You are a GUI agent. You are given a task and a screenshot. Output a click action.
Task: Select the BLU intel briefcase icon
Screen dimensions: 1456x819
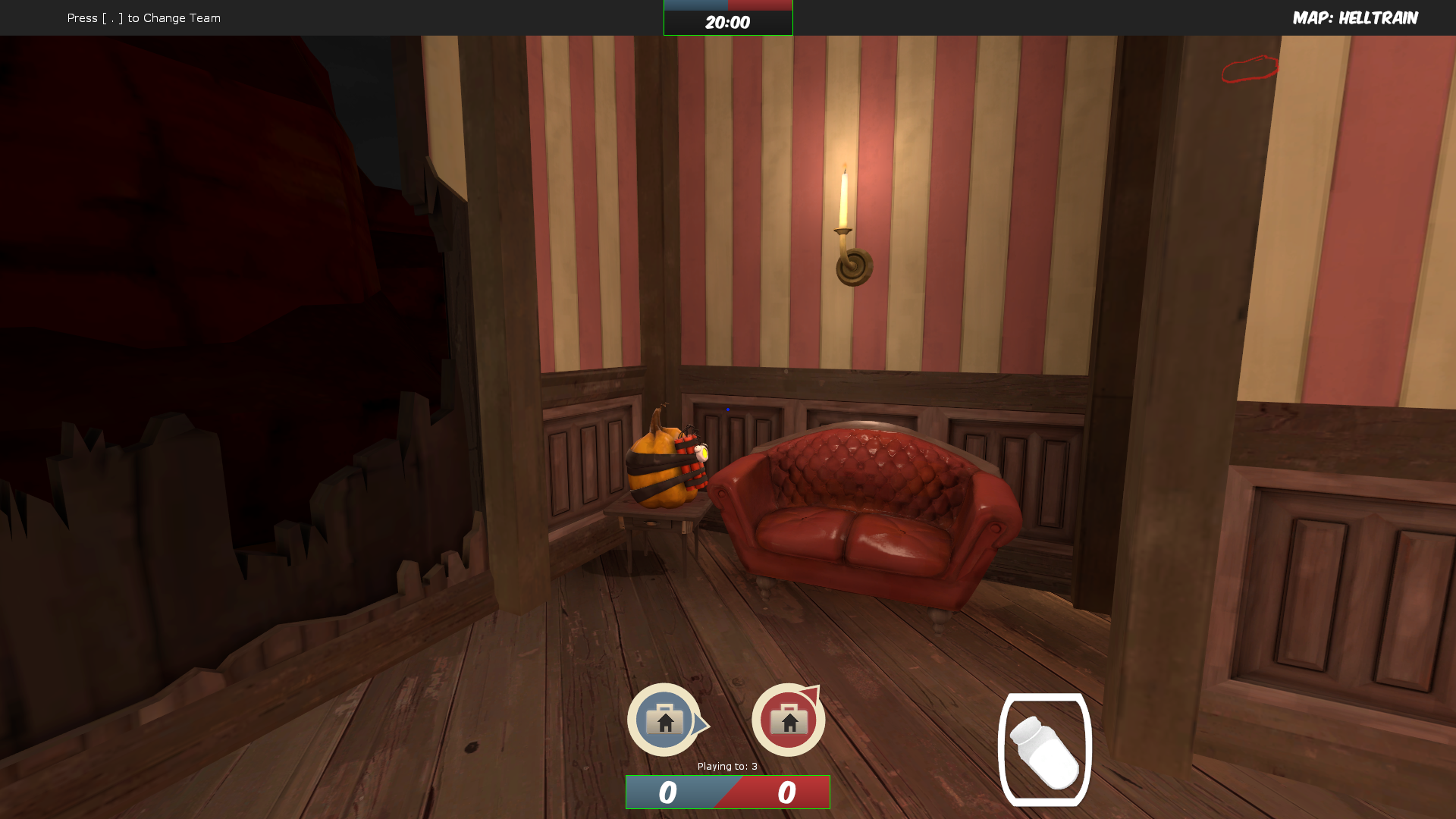pos(666,719)
